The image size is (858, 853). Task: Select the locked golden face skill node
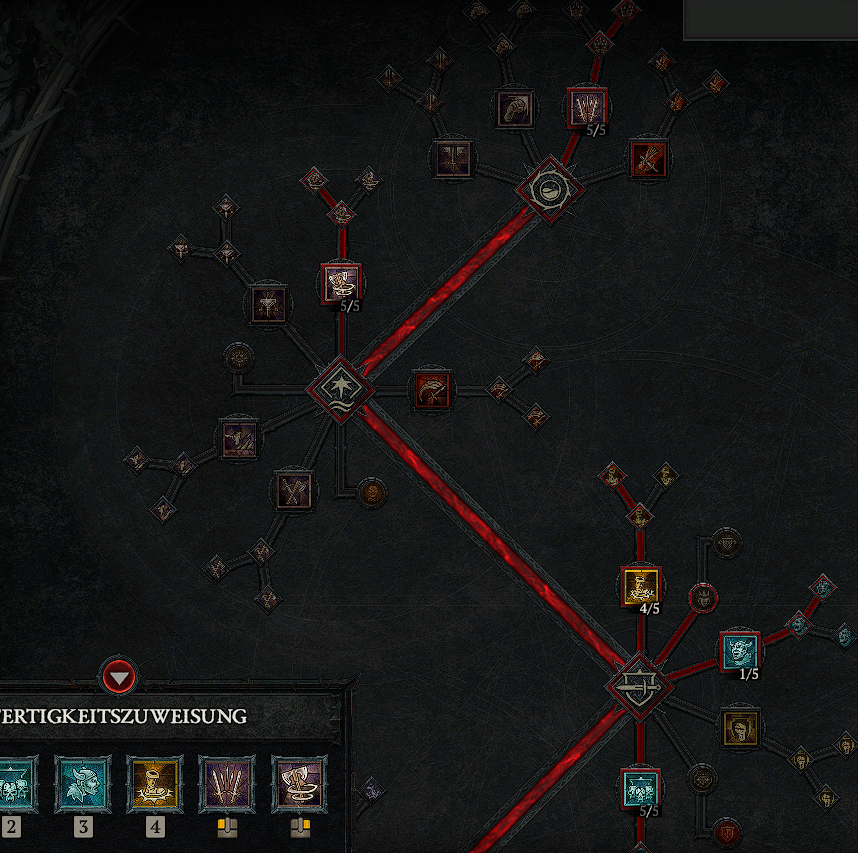pos(740,728)
